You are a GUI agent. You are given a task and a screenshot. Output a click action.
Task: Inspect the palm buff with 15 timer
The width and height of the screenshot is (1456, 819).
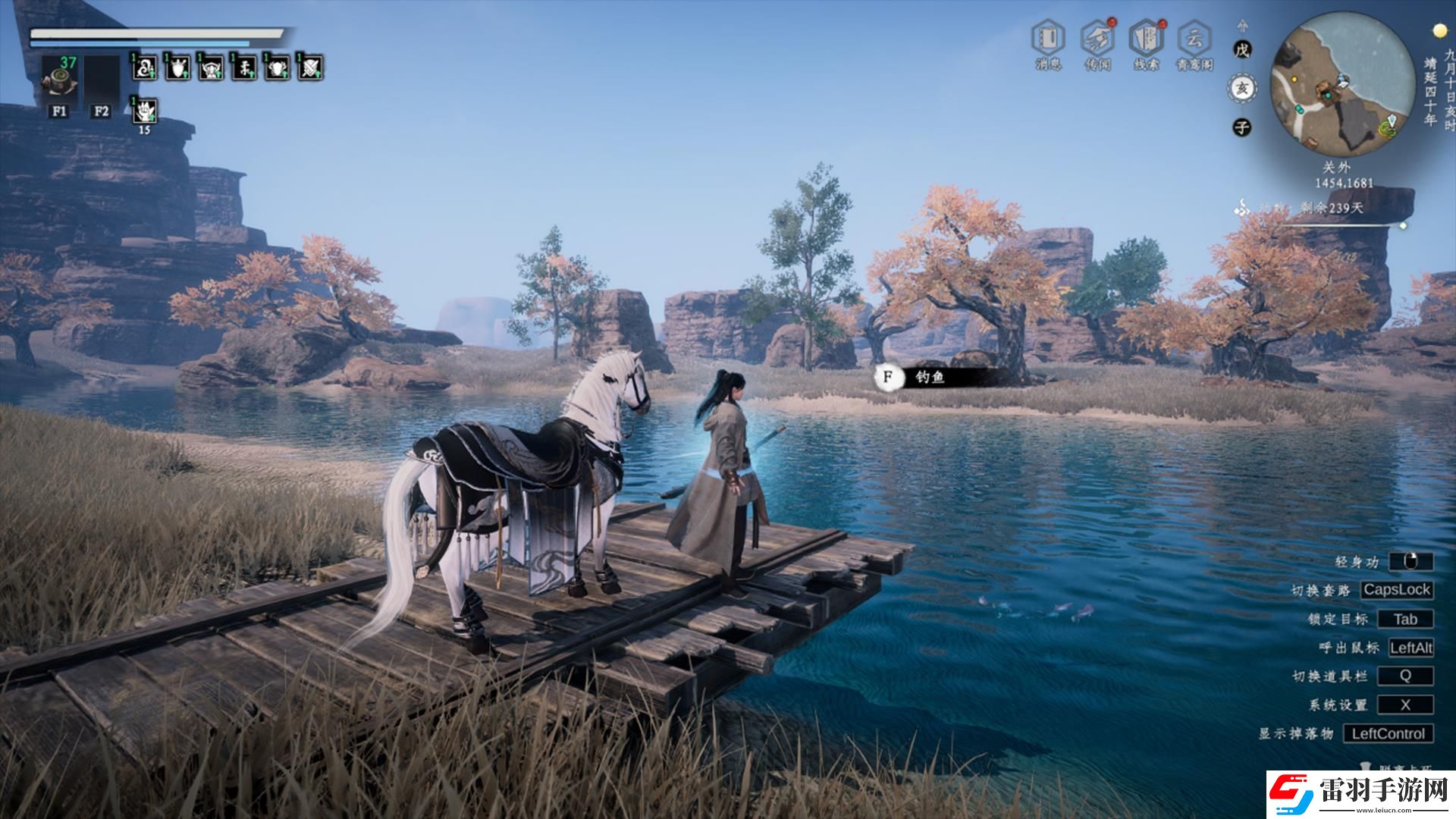[x=144, y=112]
